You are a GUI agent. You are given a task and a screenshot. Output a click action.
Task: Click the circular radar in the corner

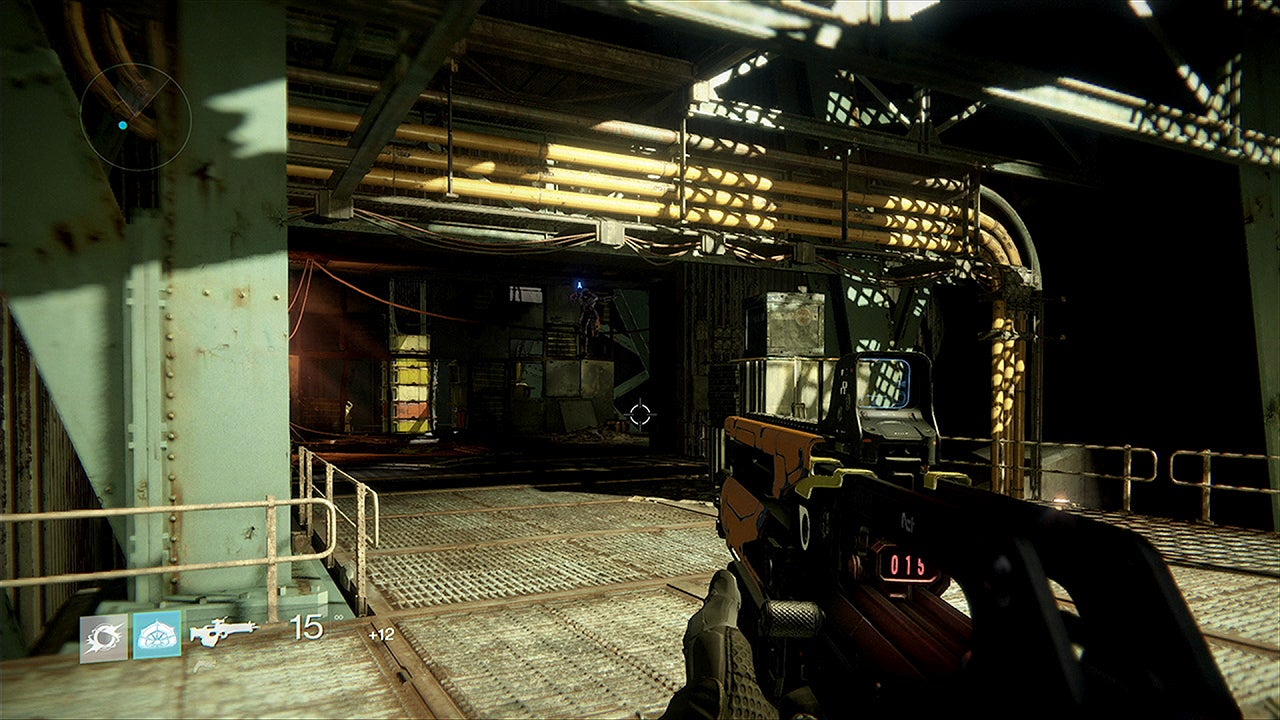(x=135, y=117)
